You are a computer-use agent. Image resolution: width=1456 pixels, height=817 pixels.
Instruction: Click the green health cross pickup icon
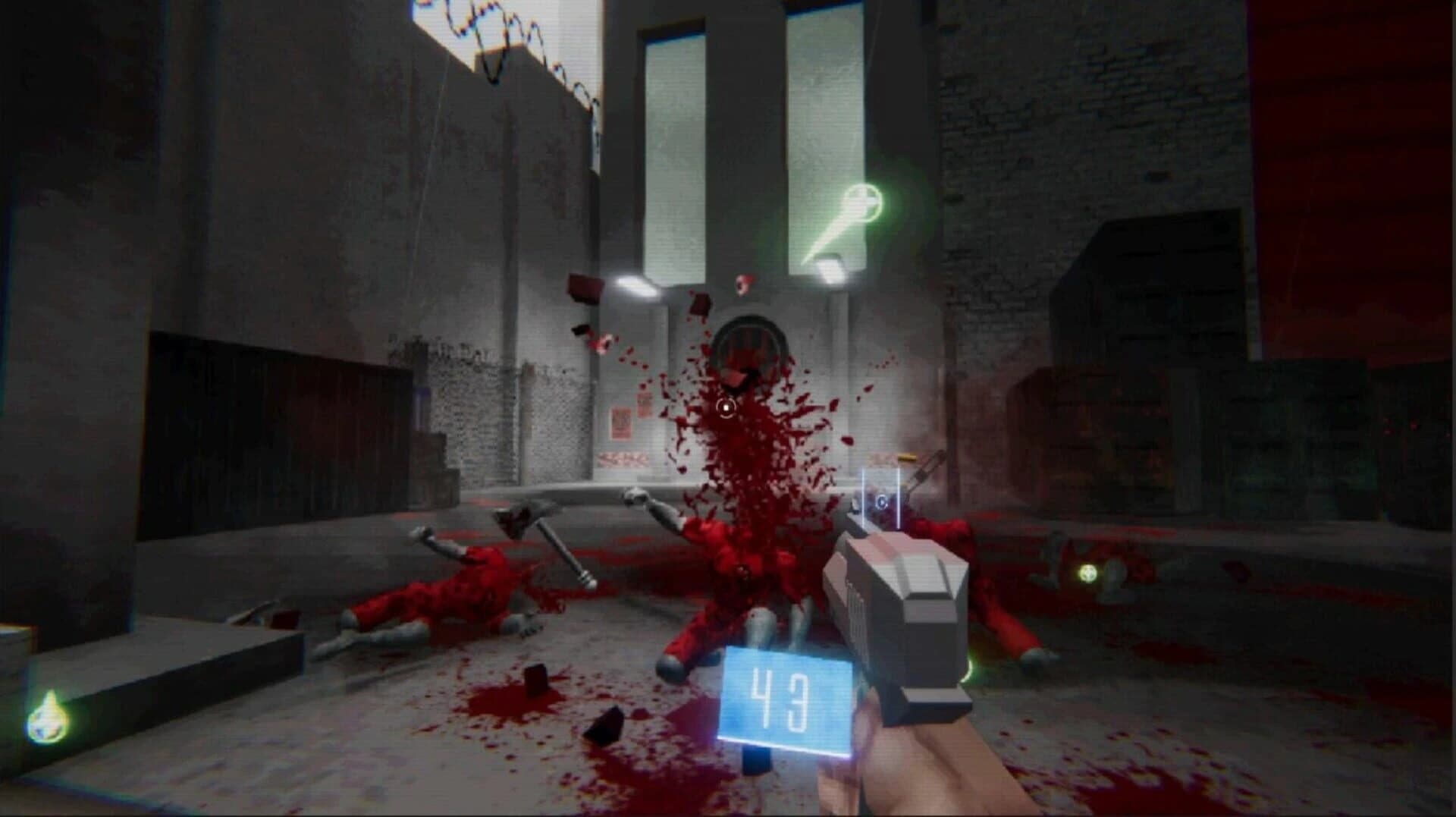pyautogui.click(x=861, y=202)
